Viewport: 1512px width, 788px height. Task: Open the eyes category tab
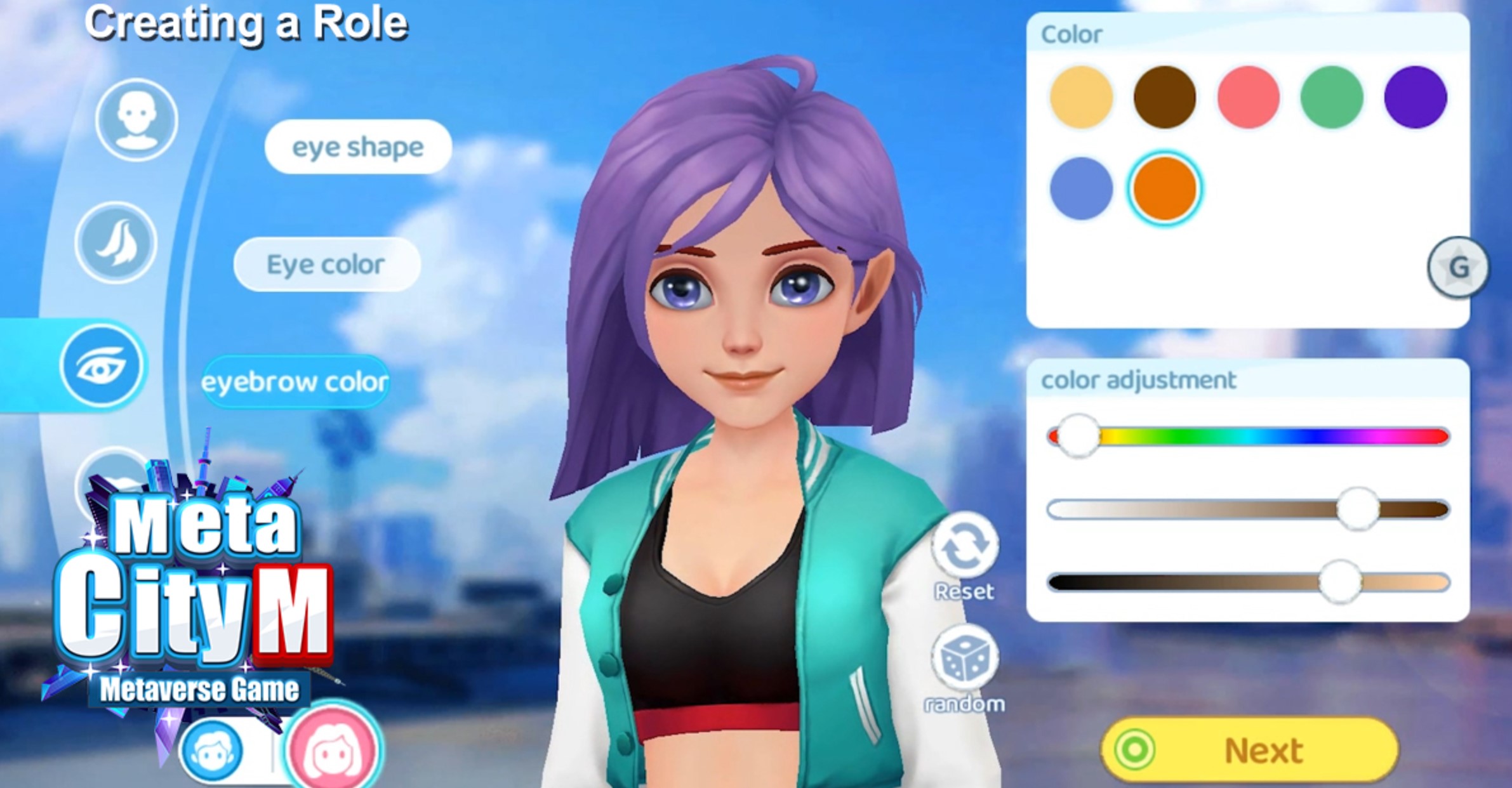[x=102, y=366]
